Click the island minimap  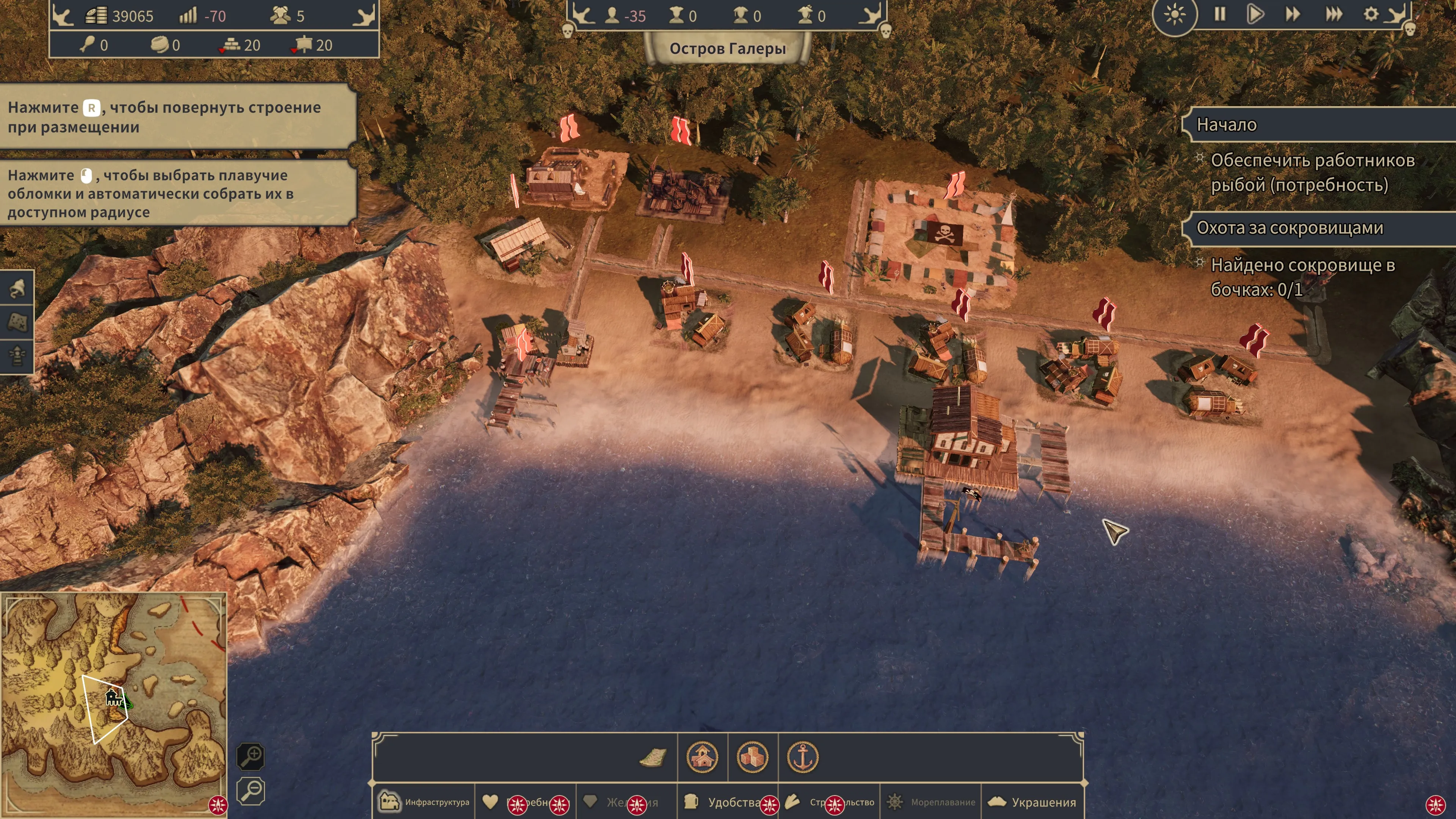point(113,701)
